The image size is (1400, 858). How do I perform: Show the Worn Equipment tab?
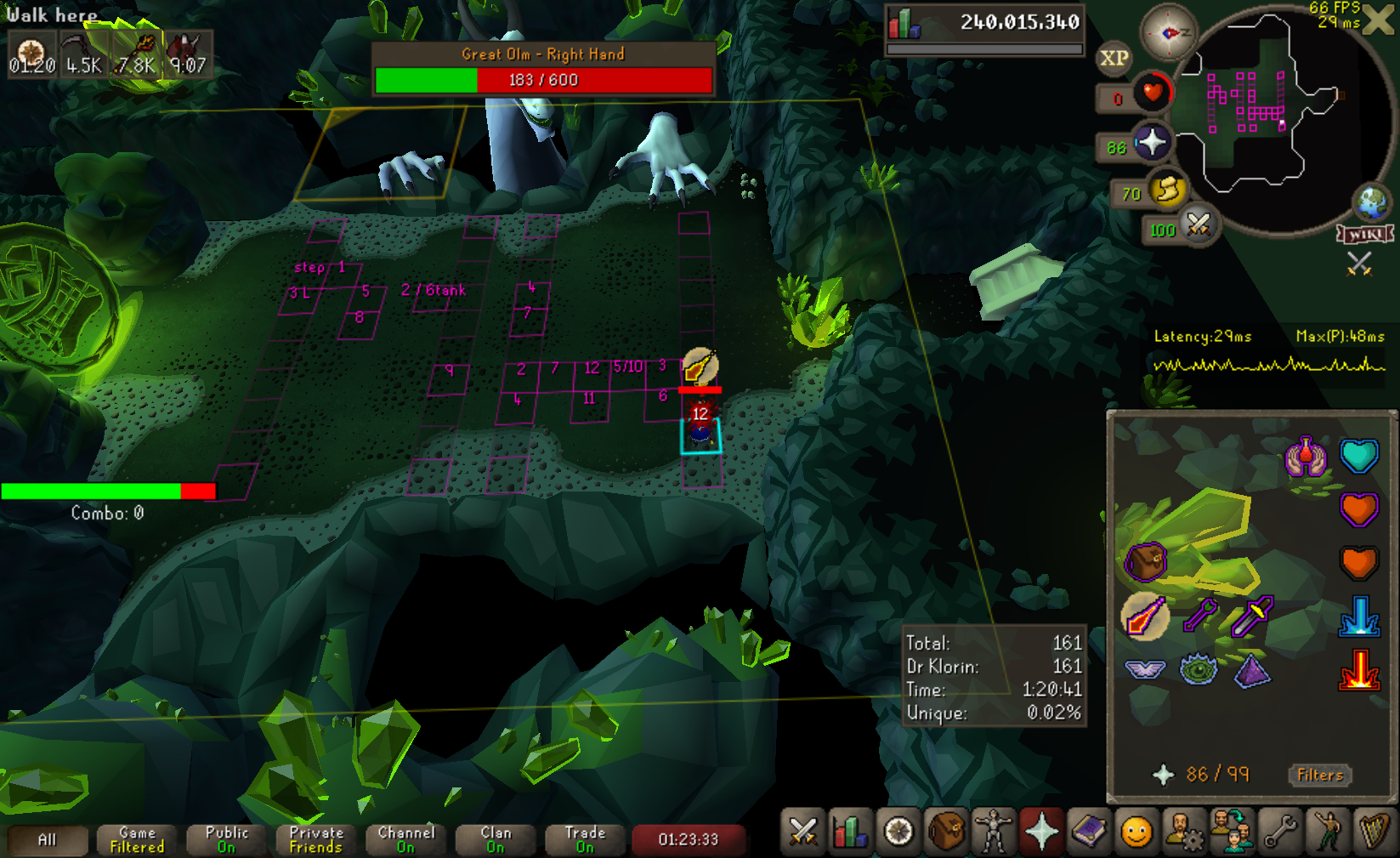click(x=993, y=832)
